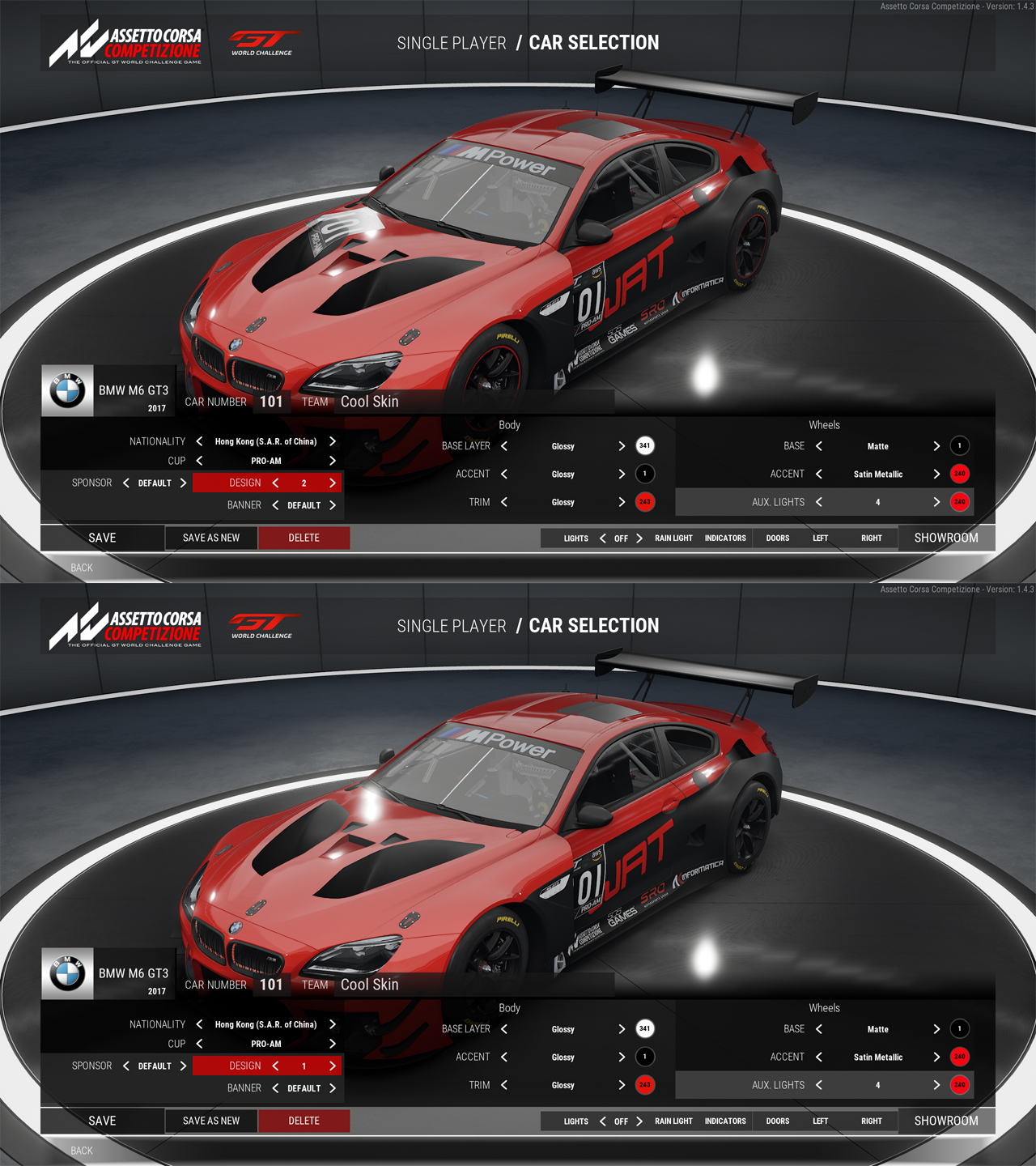Image resolution: width=1036 pixels, height=1166 pixels.
Task: Select the body trim red swatch, Design 1 screen
Action: pyautogui.click(x=644, y=1085)
